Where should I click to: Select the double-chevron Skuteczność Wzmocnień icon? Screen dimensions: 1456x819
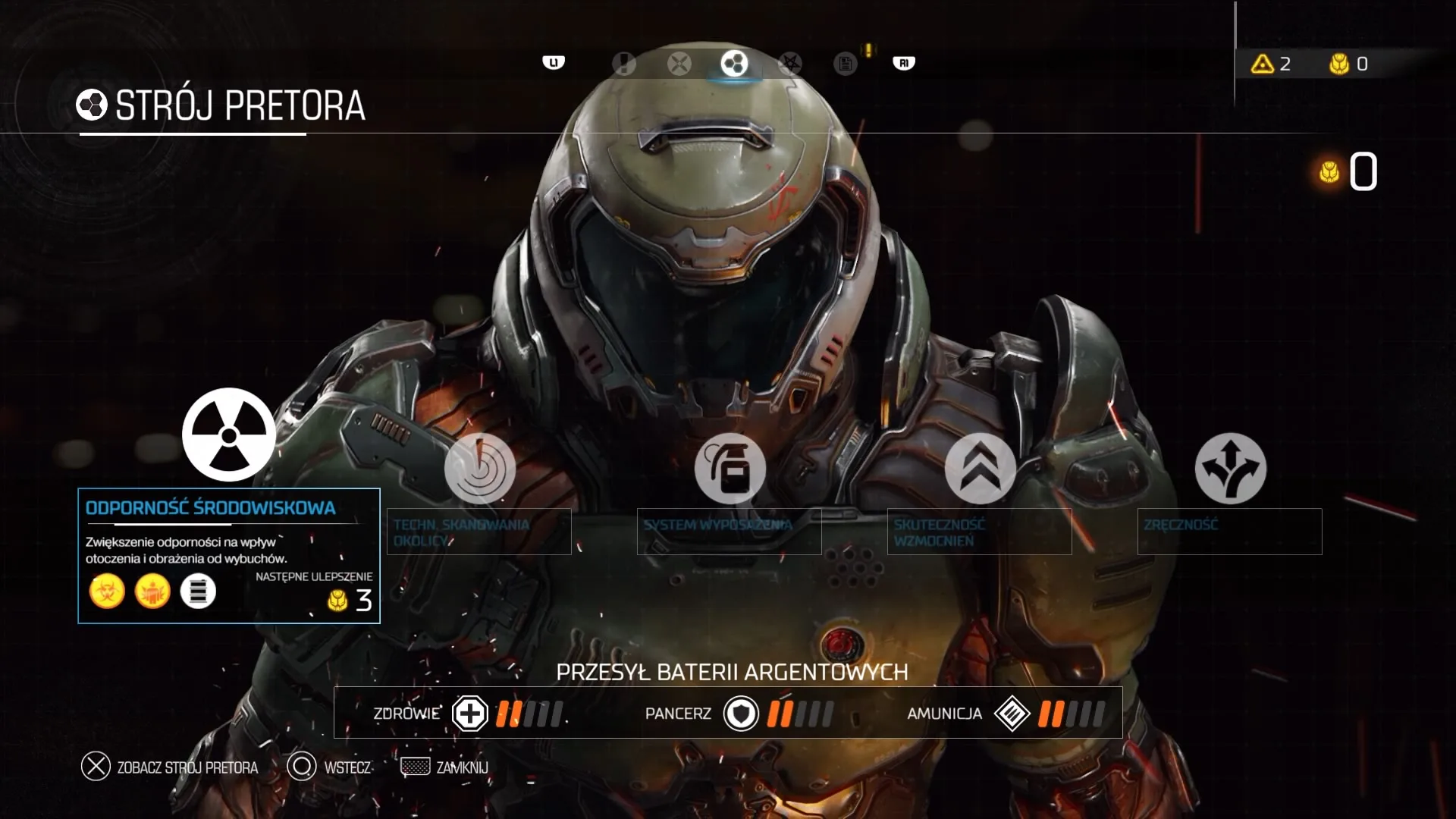tap(979, 469)
